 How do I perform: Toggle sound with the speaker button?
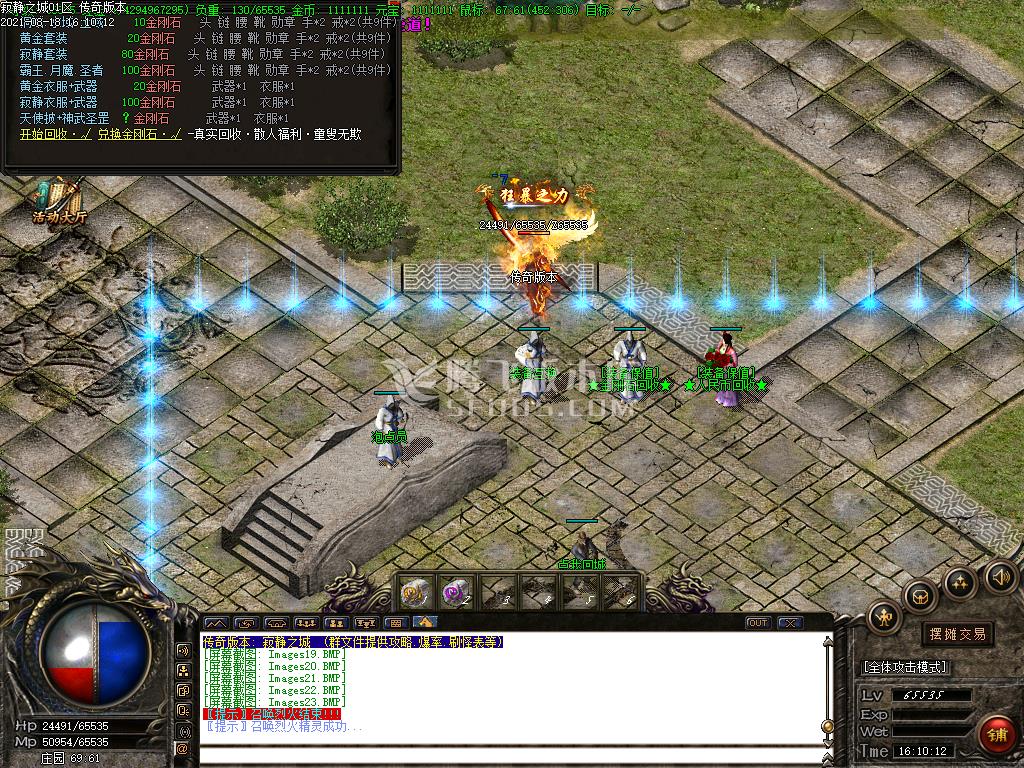[x=1001, y=575]
